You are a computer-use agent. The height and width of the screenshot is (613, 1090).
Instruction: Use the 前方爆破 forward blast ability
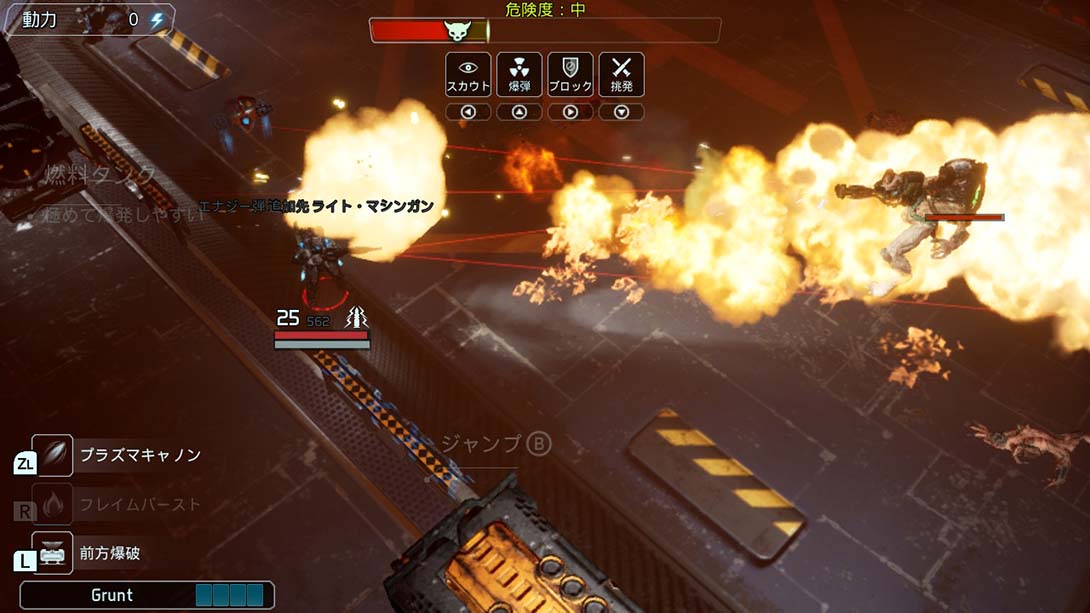click(53, 552)
